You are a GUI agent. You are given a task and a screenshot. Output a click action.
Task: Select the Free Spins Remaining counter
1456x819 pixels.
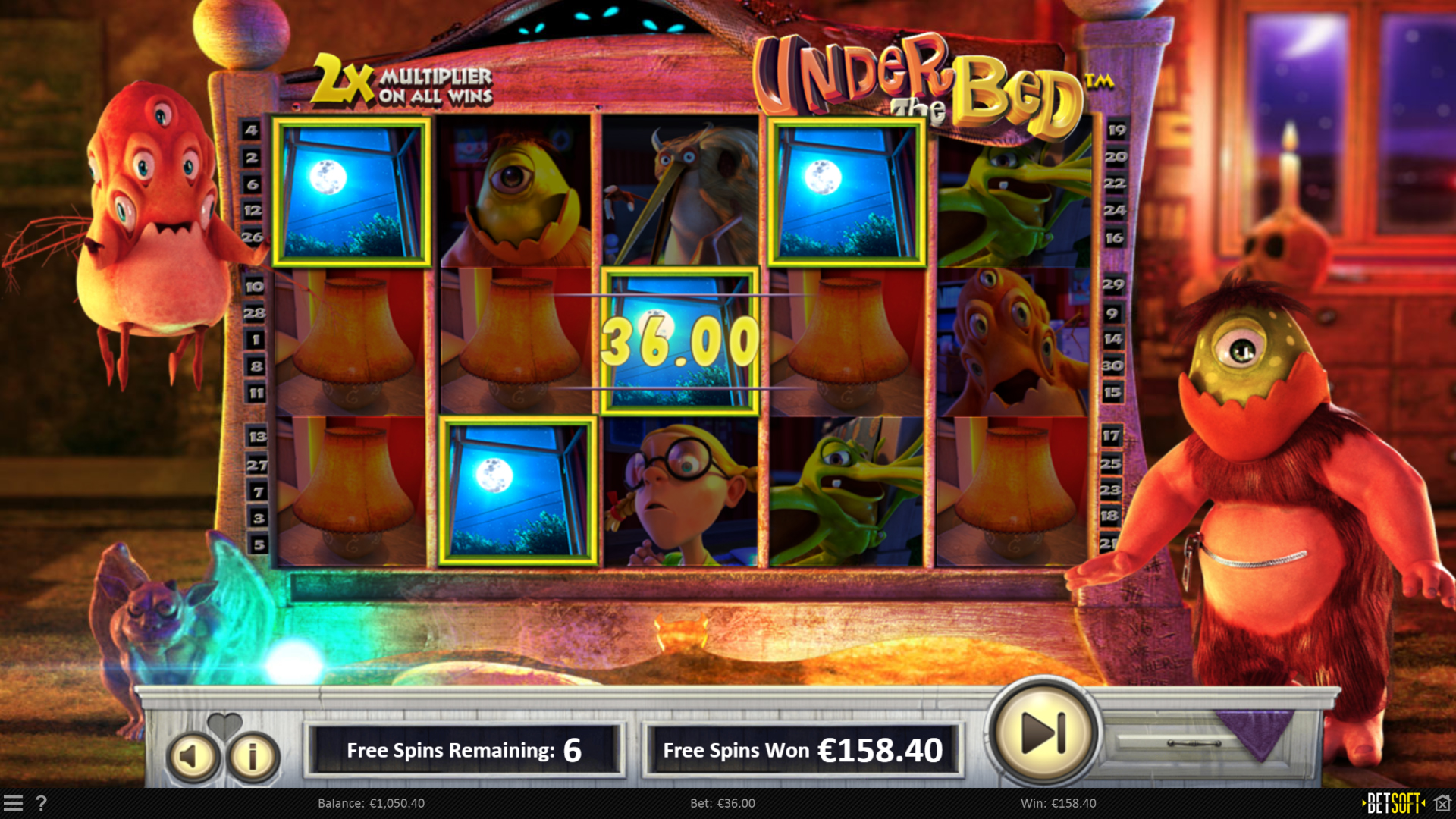point(466,750)
